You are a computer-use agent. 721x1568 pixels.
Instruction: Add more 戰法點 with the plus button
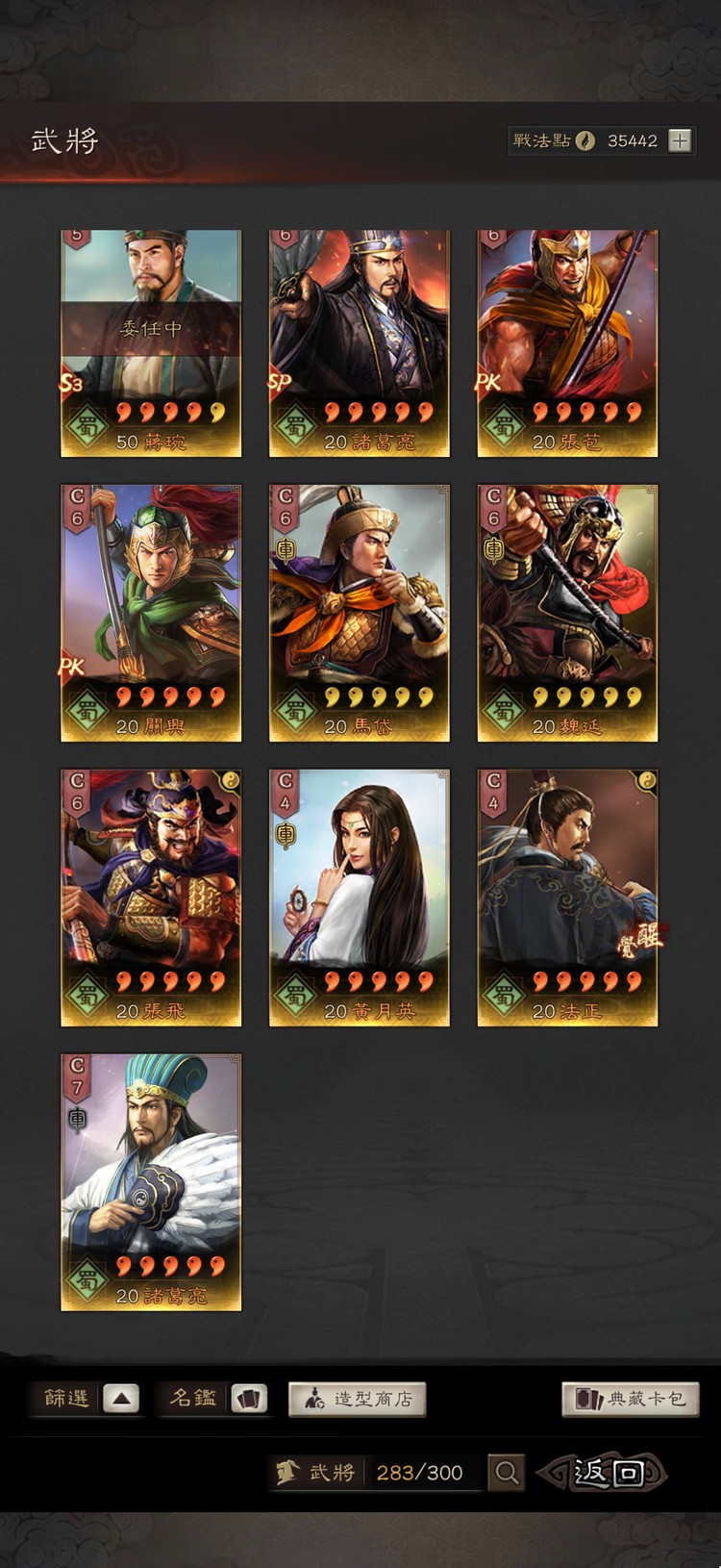pos(680,140)
